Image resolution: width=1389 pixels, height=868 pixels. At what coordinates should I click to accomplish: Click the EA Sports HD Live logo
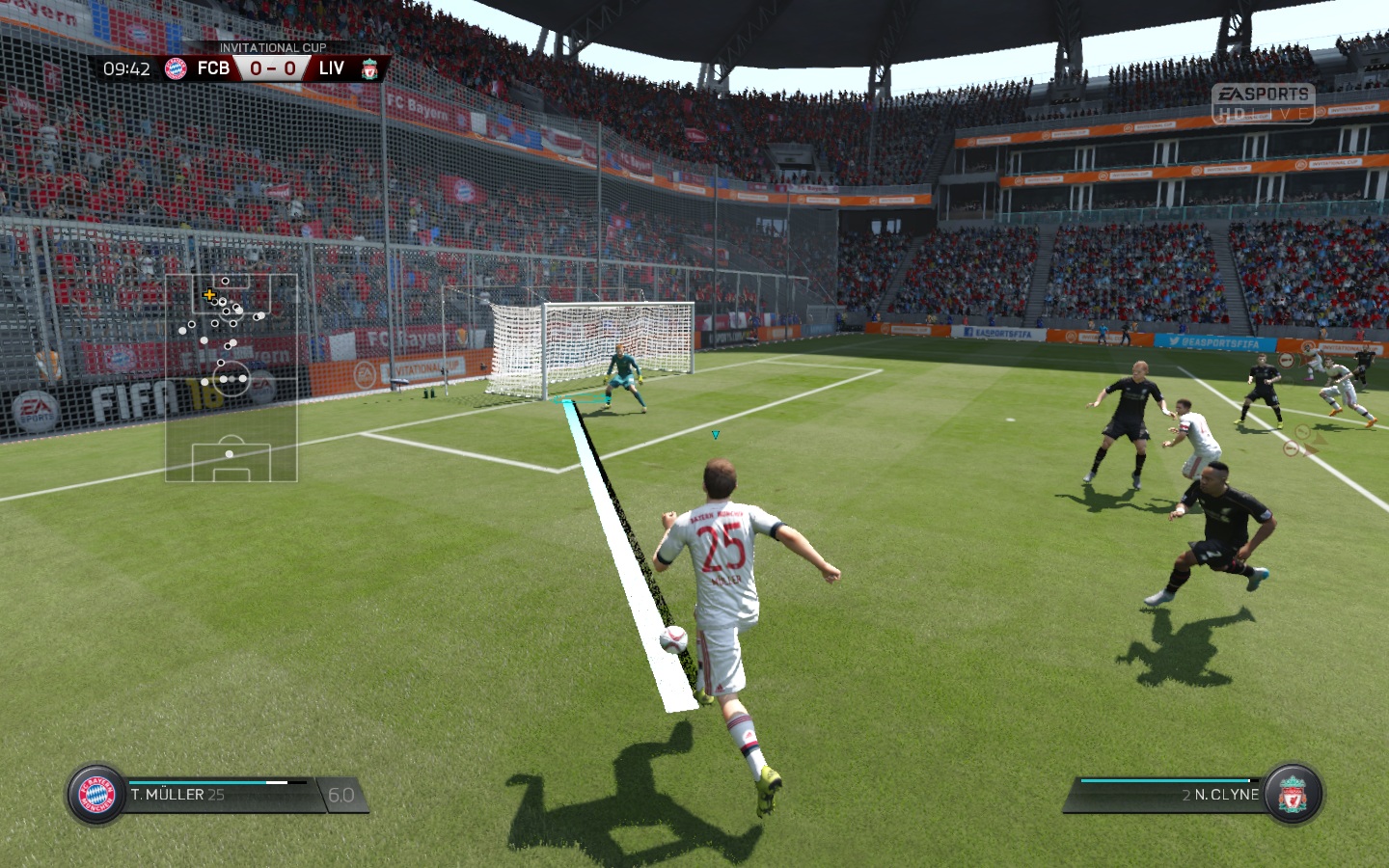[1264, 103]
